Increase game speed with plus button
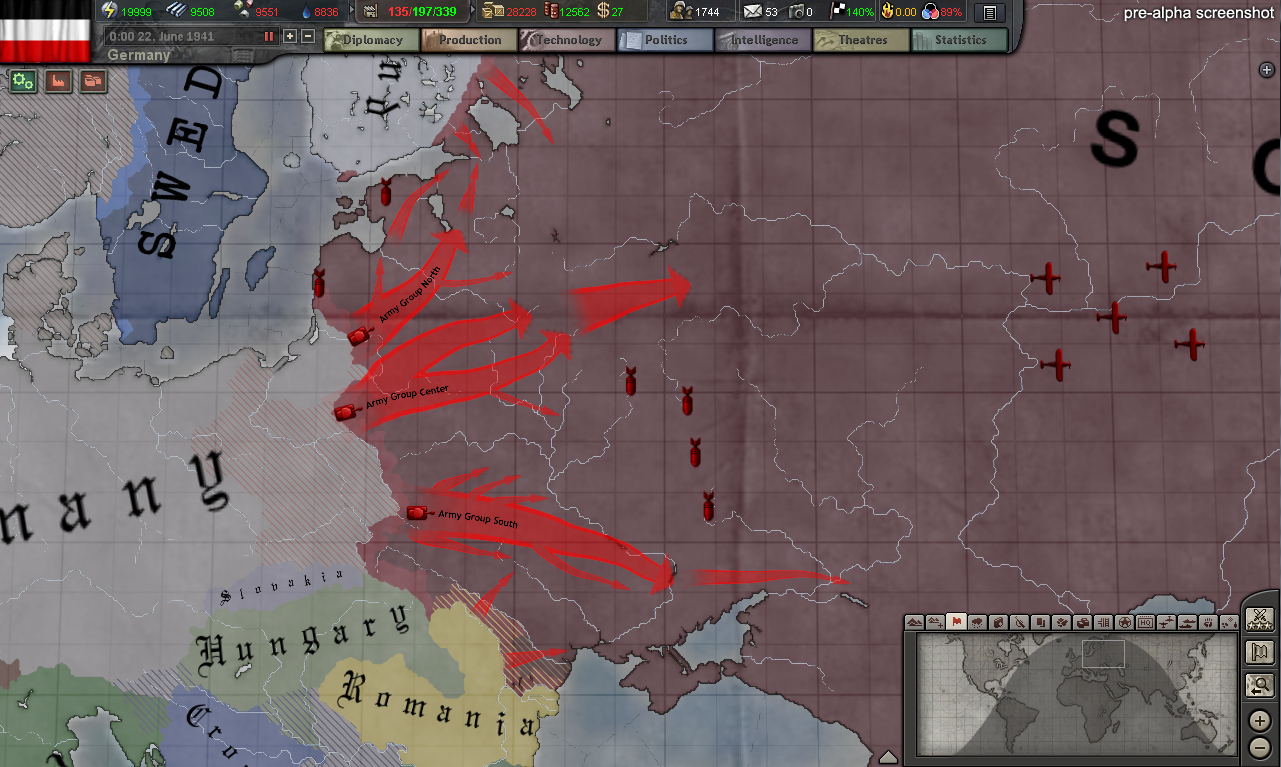The image size is (1281, 767). pos(290,36)
